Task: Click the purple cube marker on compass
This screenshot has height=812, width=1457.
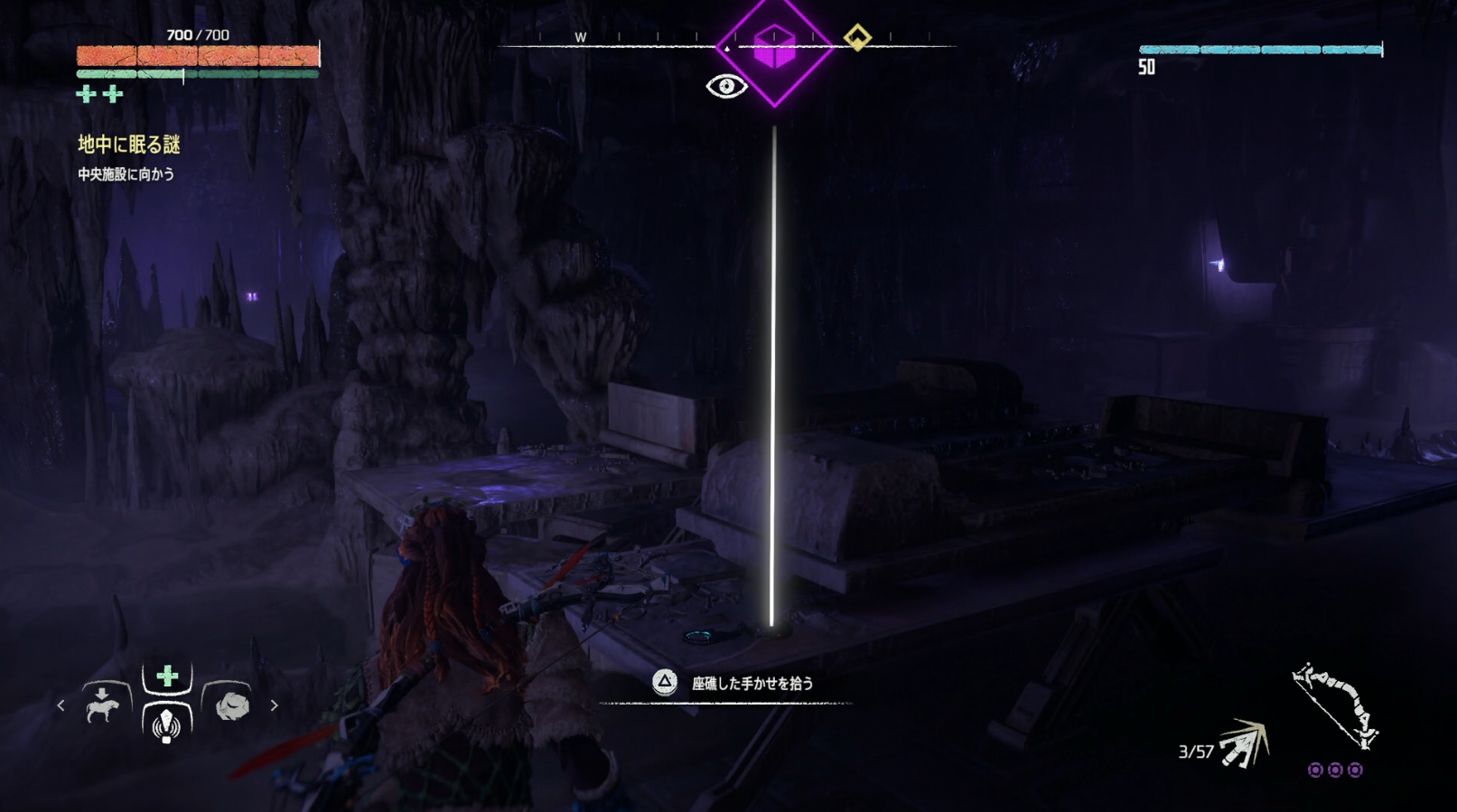Action: click(774, 48)
